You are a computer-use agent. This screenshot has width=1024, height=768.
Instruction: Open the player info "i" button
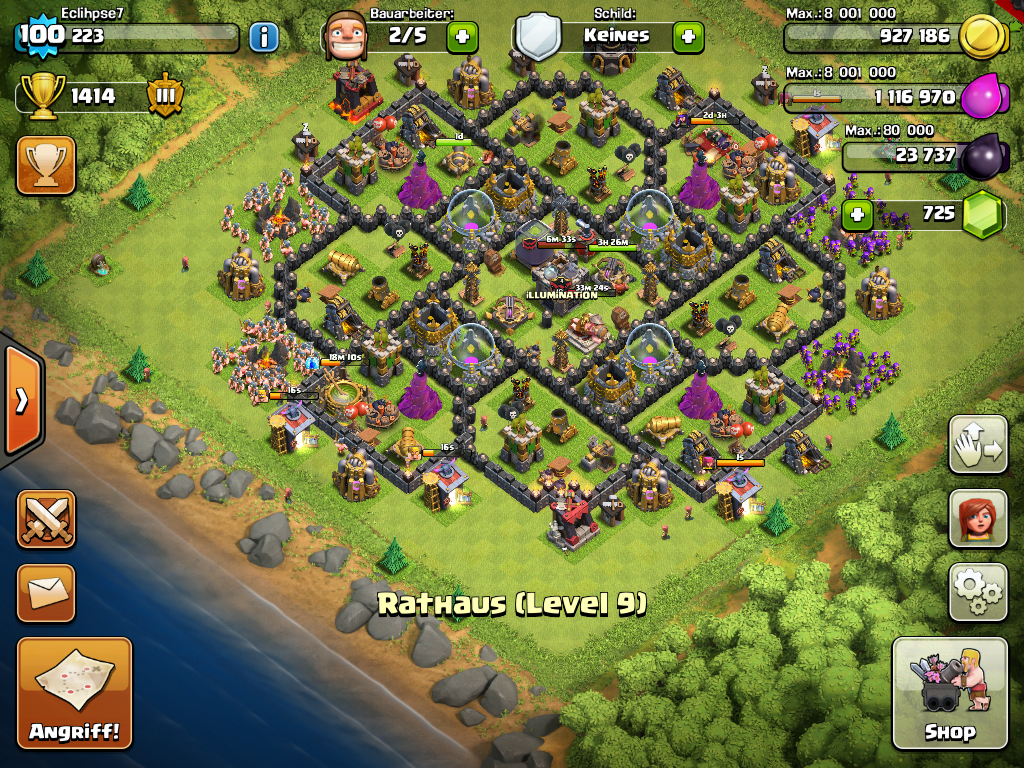263,37
